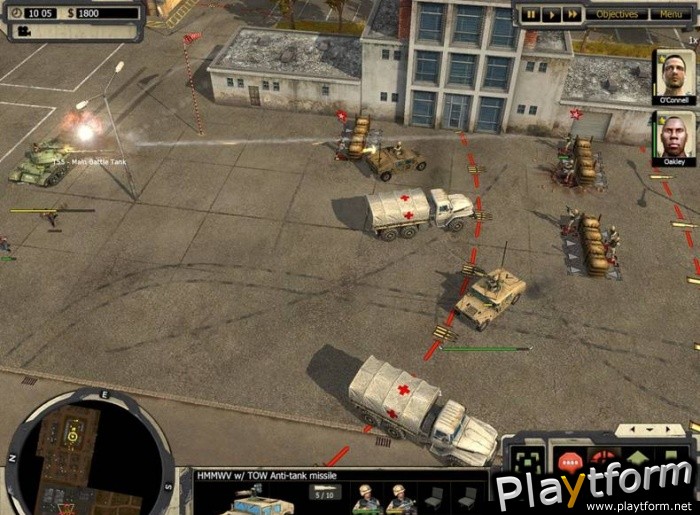Click the red stop command button
This screenshot has width=700, height=515.
pos(570,463)
